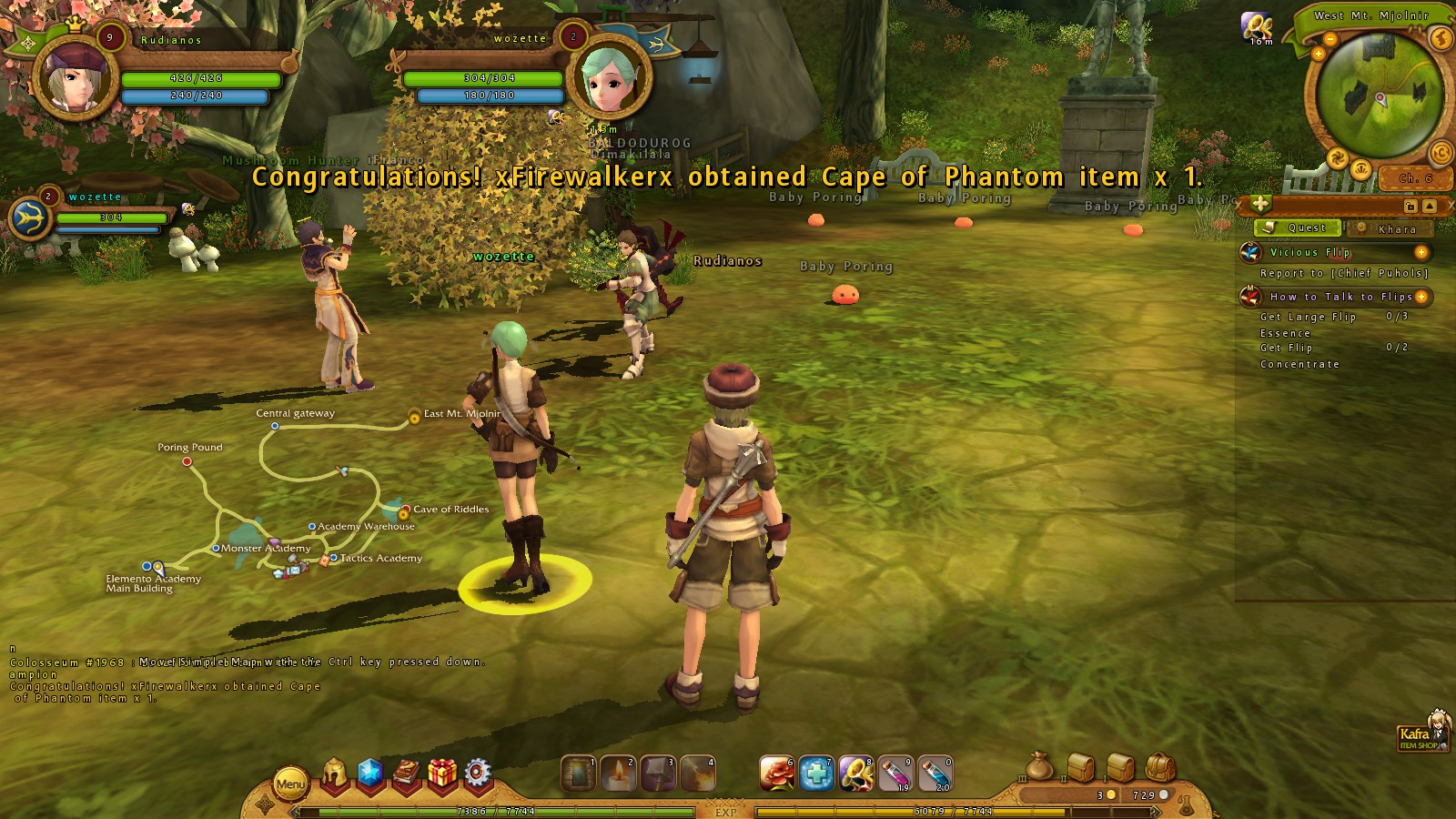1456x819 pixels.
Task: Expand the How to Talk to Flips quest
Action: [1421, 297]
